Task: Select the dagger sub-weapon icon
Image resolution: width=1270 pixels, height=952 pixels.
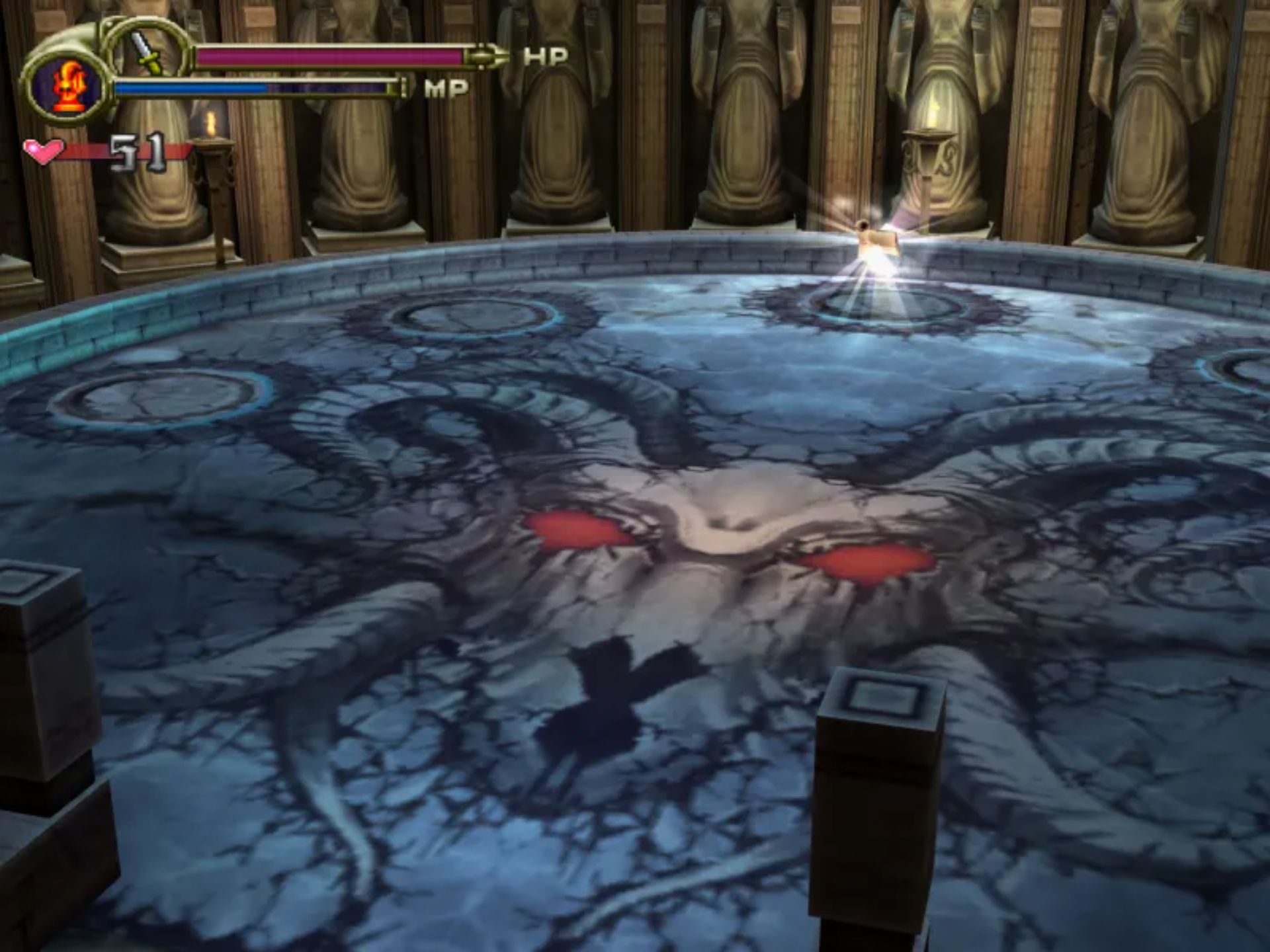Action: point(146,52)
